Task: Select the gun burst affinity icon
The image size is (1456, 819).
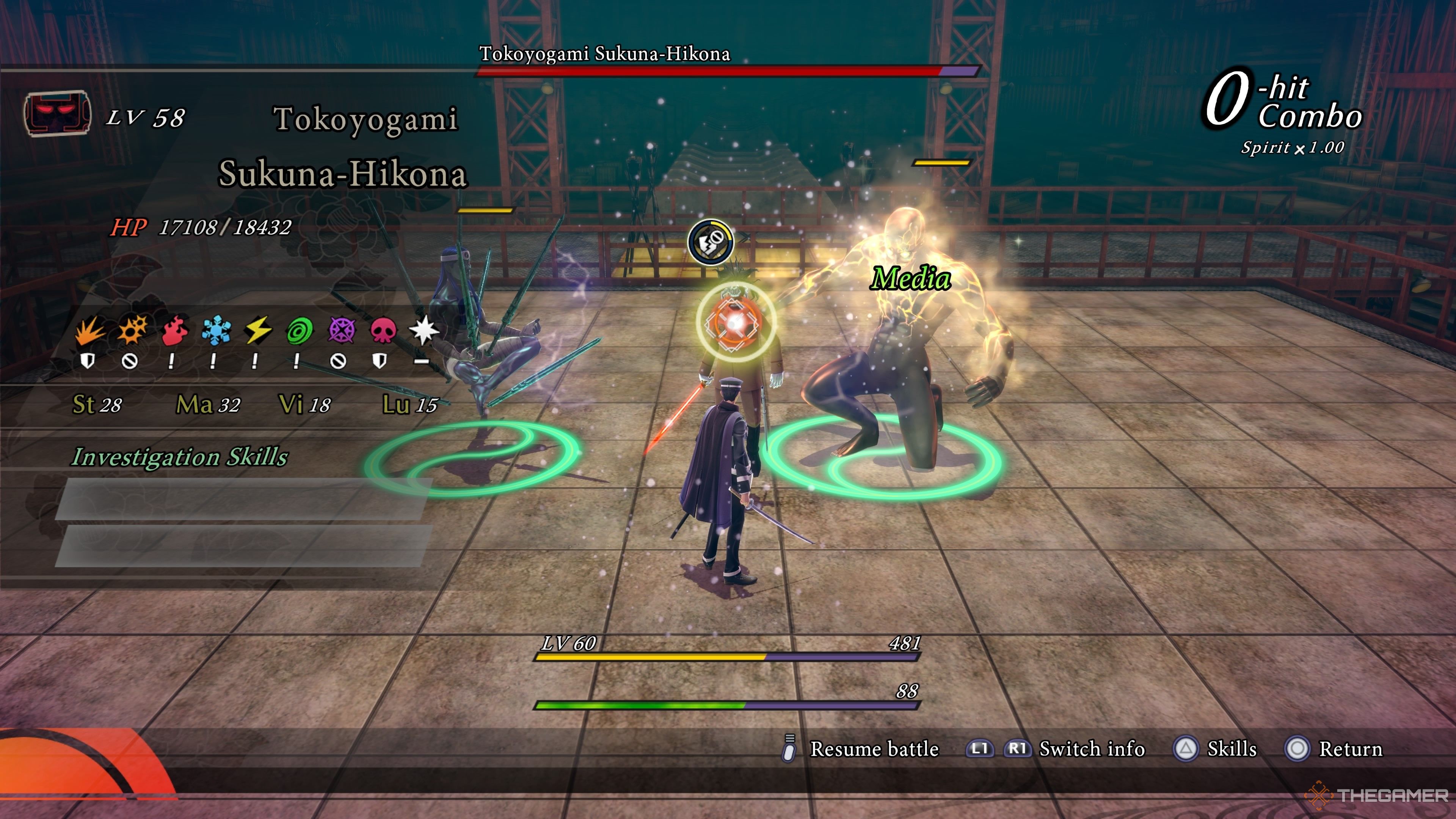Action: (131, 330)
